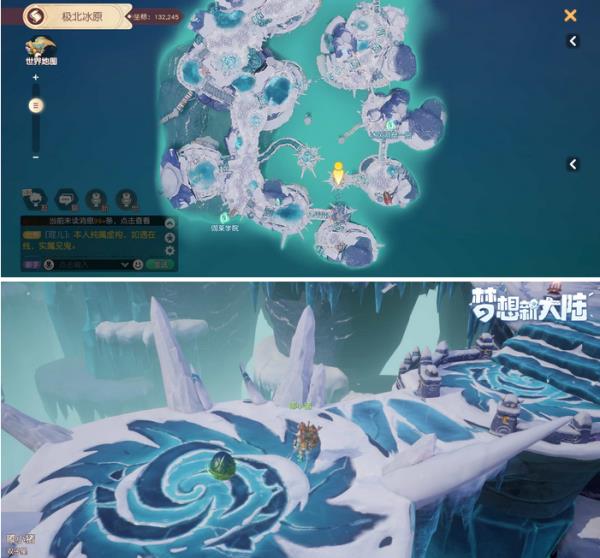
Task: Close the map with the orange X
Action: click(570, 16)
